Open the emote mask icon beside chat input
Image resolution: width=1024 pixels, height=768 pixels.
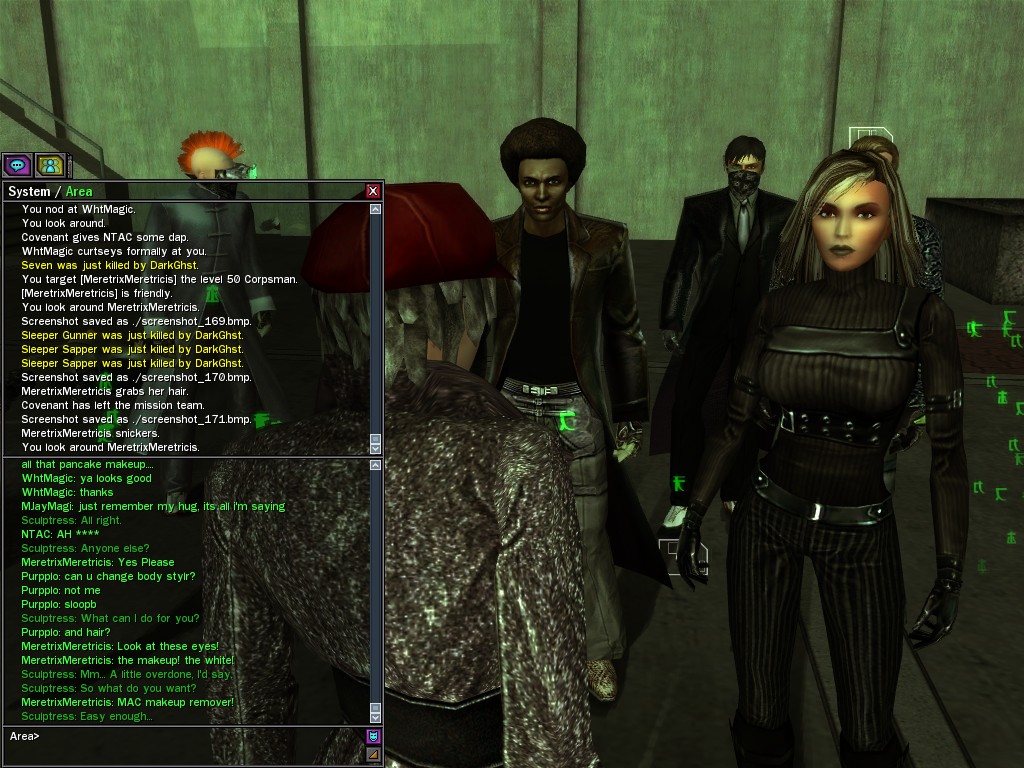click(374, 737)
